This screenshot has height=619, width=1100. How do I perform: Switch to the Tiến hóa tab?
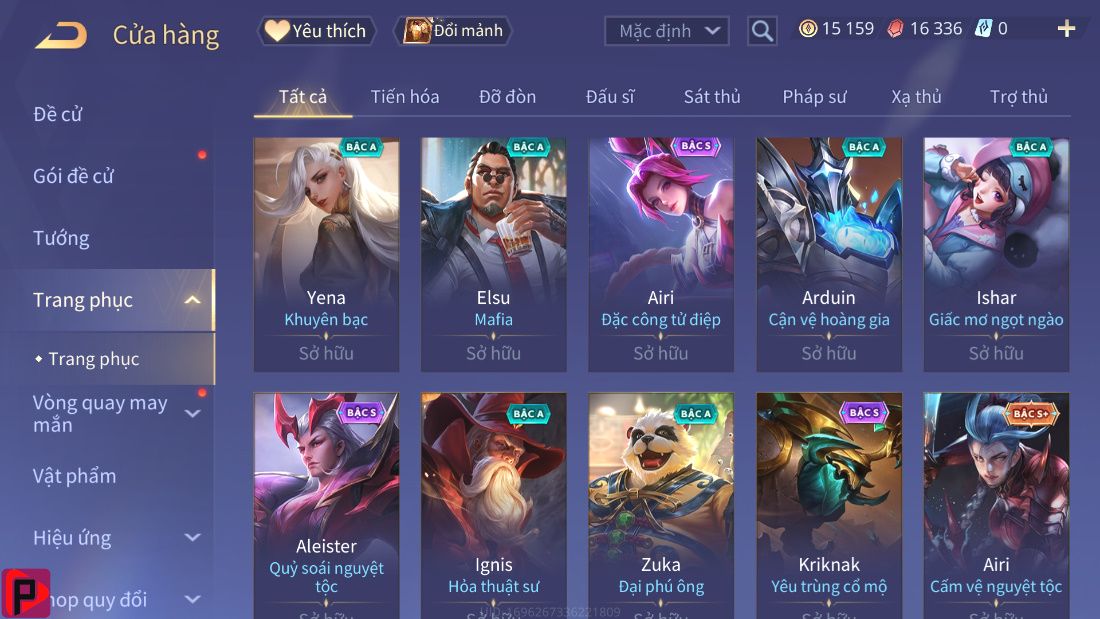(405, 97)
